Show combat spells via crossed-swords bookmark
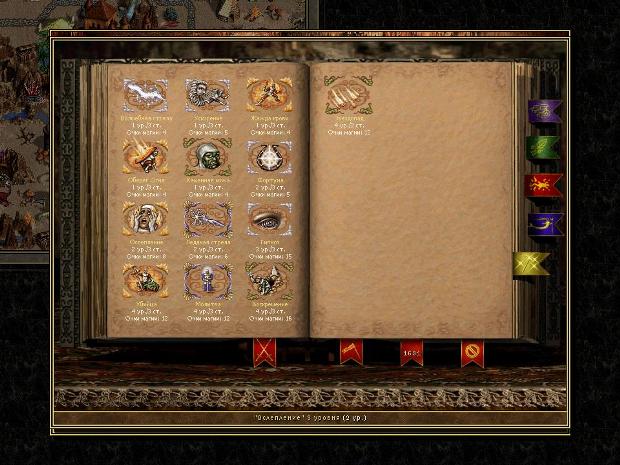The height and width of the screenshot is (465, 620). click(x=265, y=351)
